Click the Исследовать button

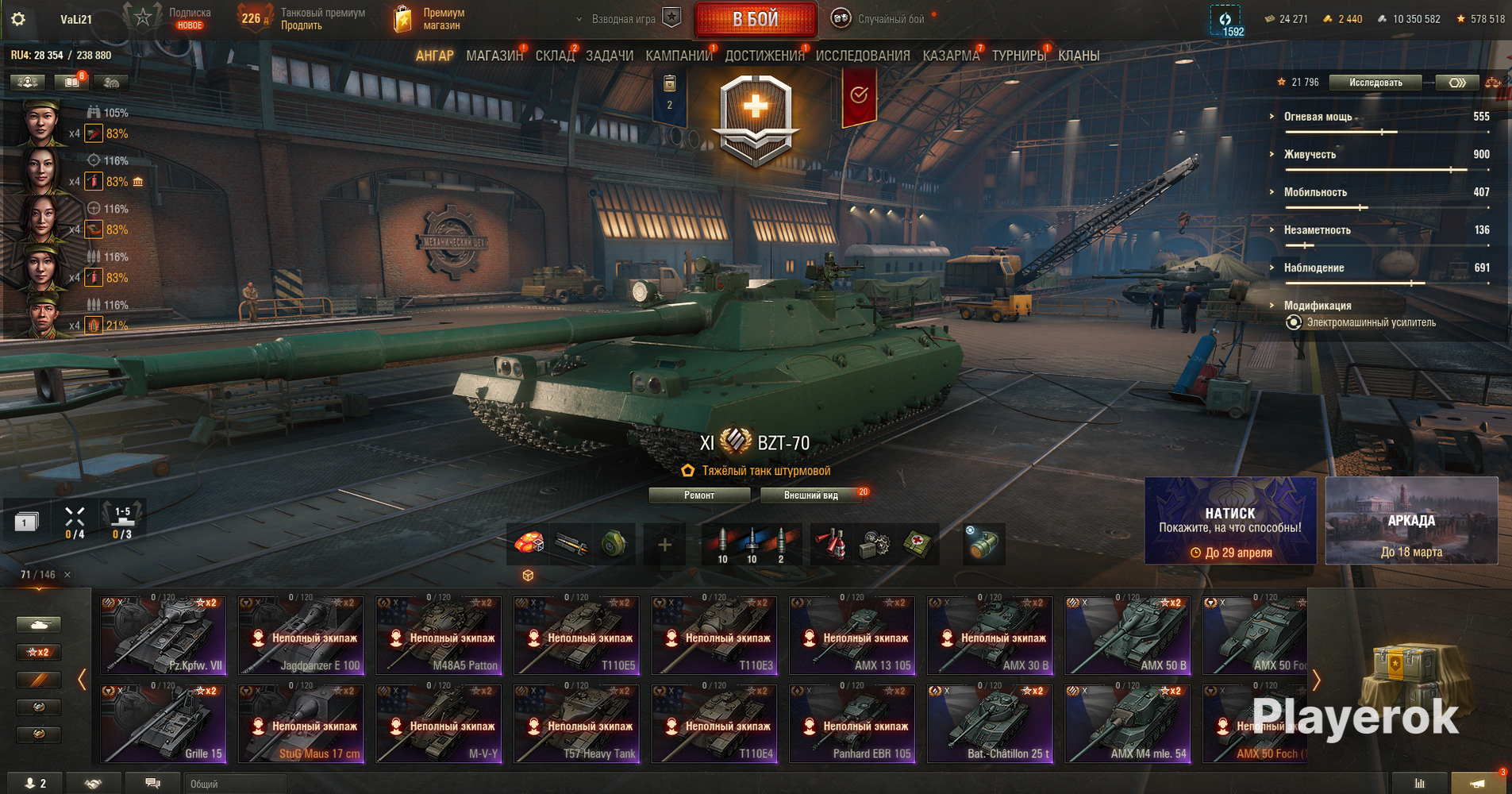point(1375,83)
